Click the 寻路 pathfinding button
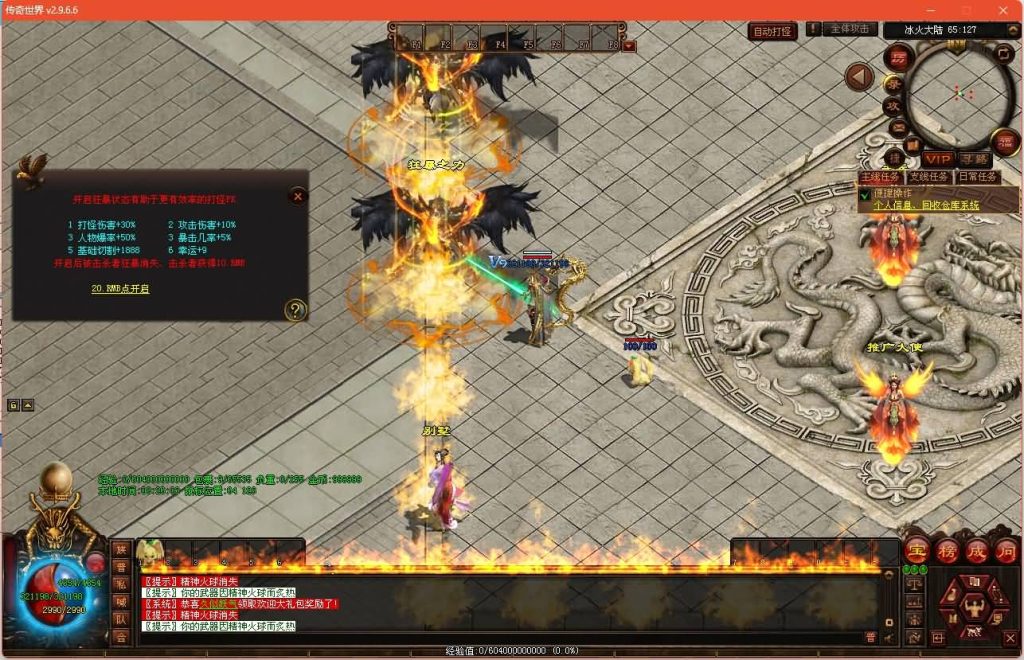The height and width of the screenshot is (660, 1024). [973, 159]
